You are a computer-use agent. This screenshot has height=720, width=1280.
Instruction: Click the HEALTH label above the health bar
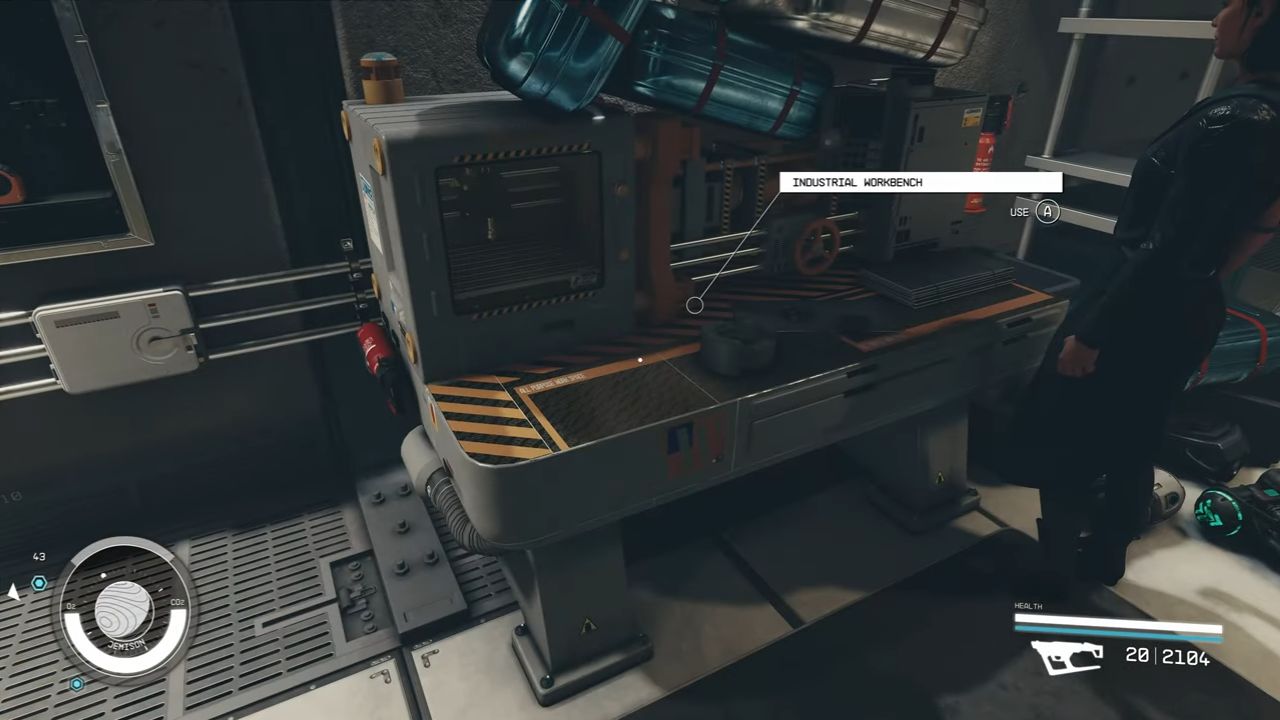click(1028, 606)
